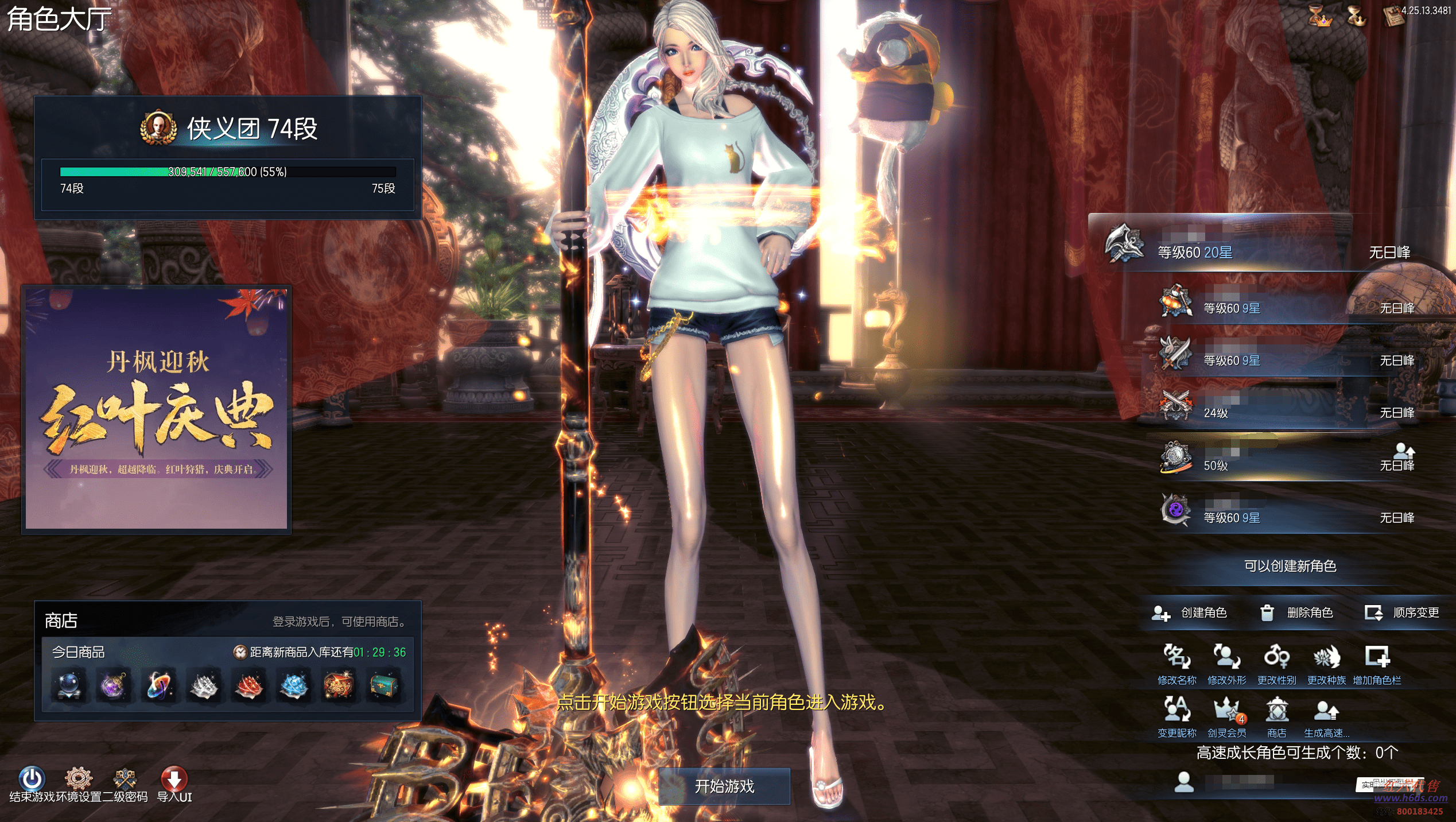Screen dimensions: 1456x822
Task: Open the 修改外形 appearance change option
Action: [1226, 658]
